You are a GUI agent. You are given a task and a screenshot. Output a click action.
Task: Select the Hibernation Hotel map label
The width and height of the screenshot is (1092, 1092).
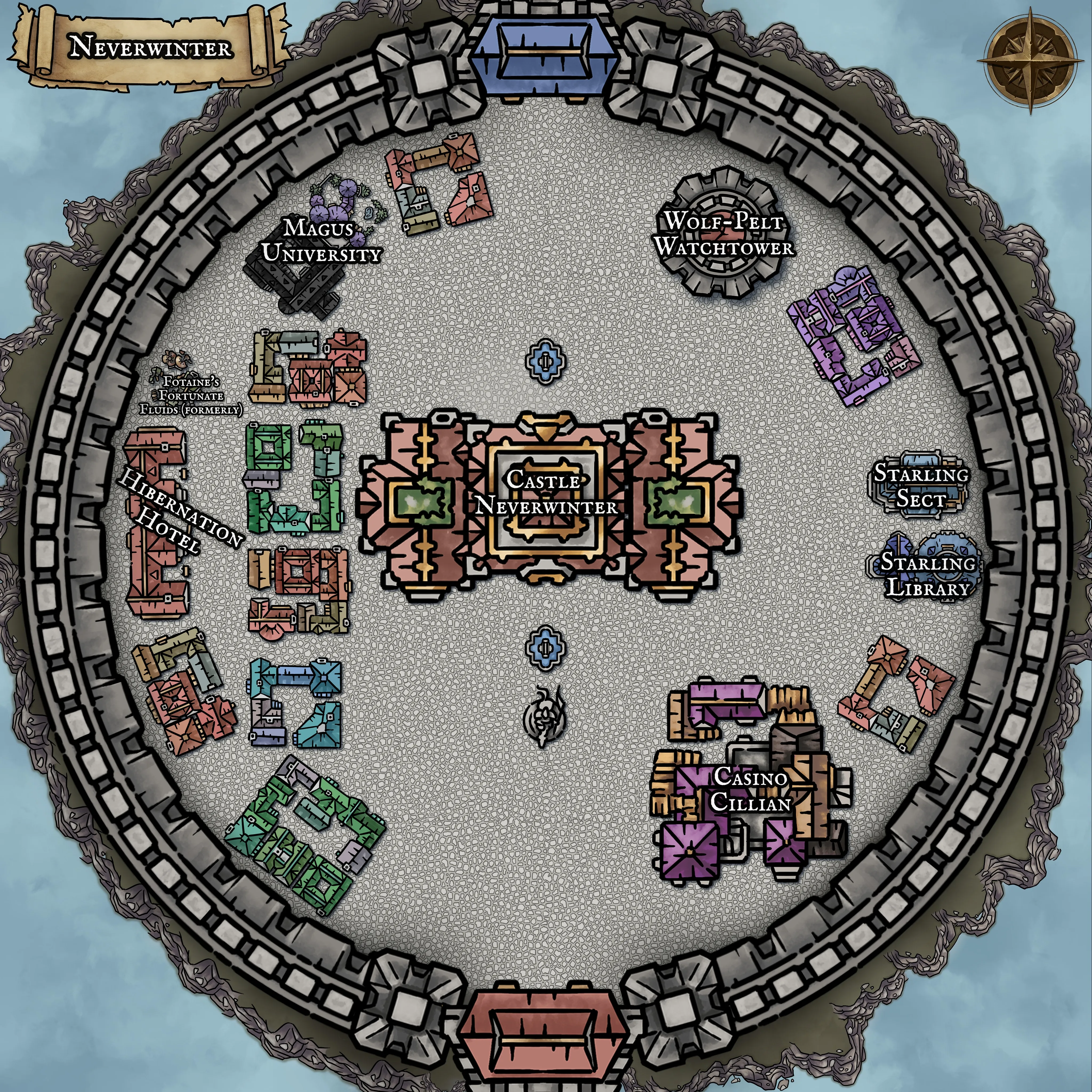[178, 512]
